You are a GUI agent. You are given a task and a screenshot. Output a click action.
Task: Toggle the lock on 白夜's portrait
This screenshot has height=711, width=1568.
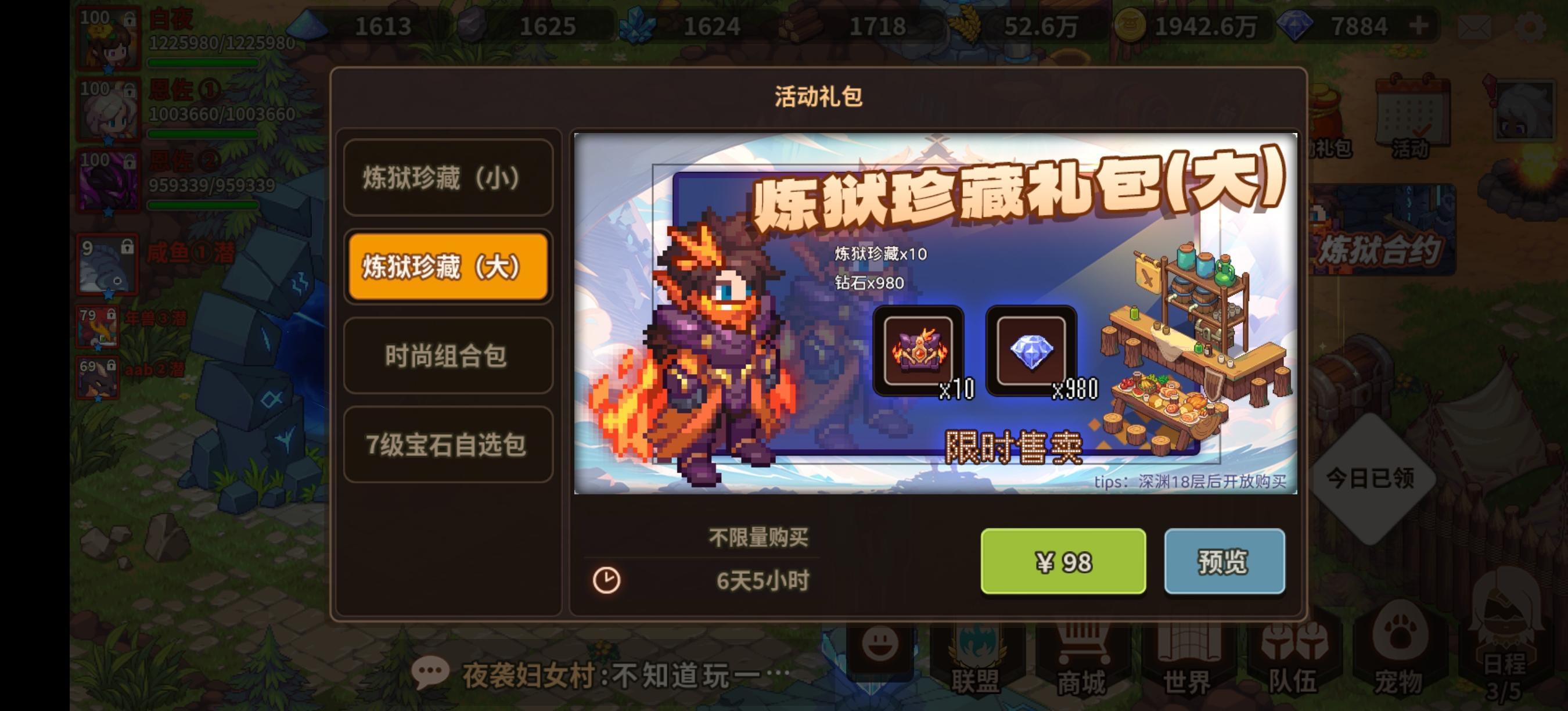point(131,19)
